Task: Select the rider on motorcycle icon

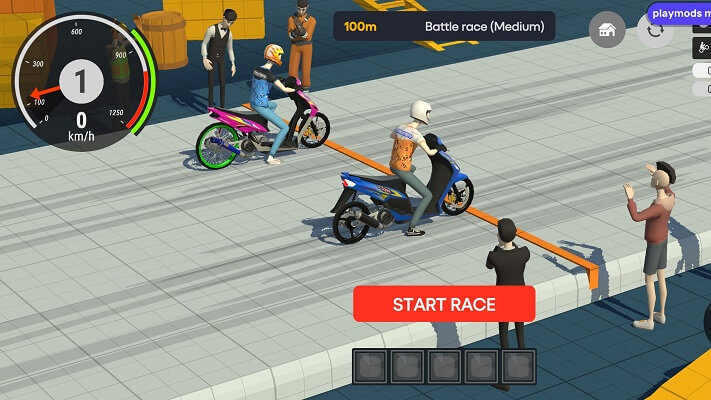Action: 701,48
